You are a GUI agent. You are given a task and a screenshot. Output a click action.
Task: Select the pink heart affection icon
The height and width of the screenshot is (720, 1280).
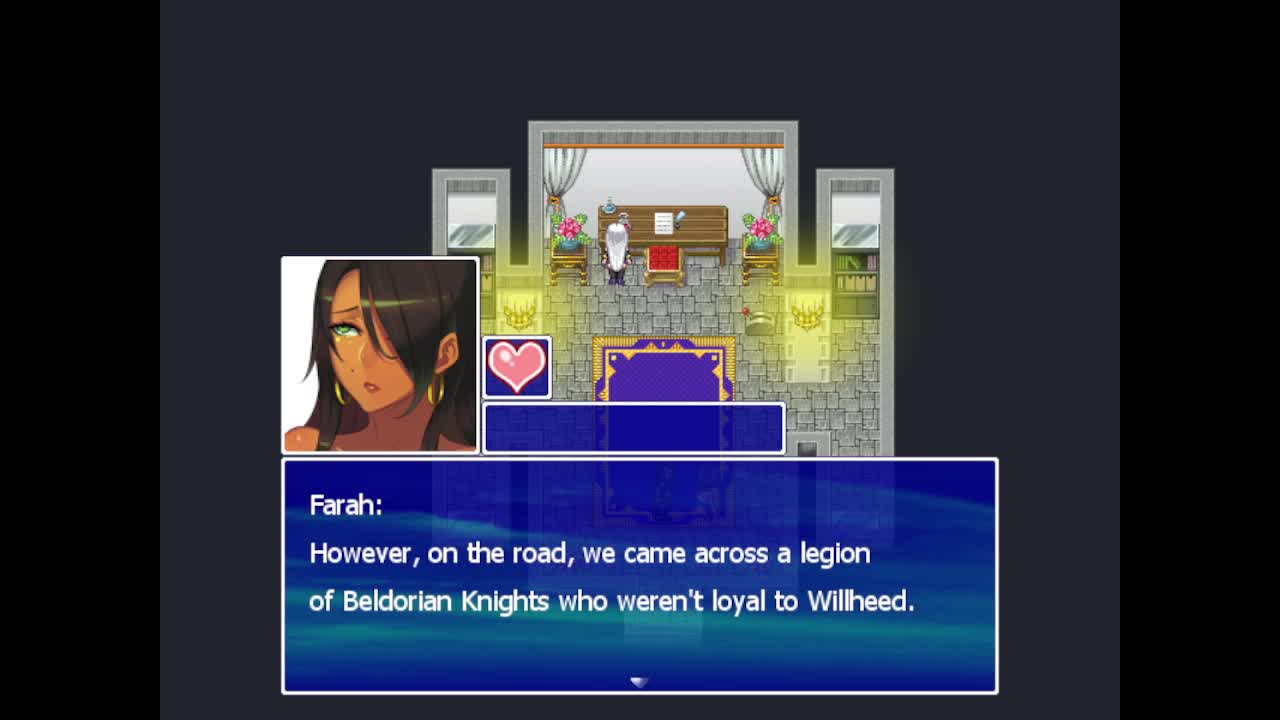click(x=517, y=367)
